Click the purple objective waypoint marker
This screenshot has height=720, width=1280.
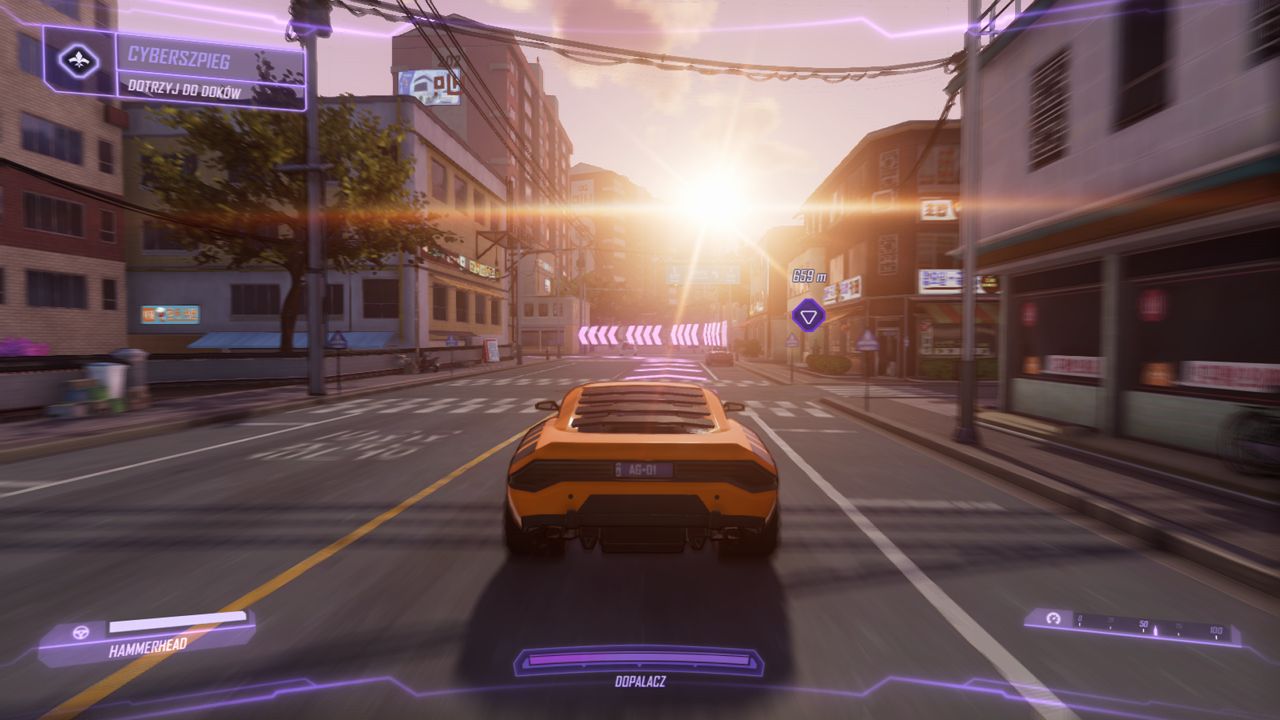click(807, 316)
